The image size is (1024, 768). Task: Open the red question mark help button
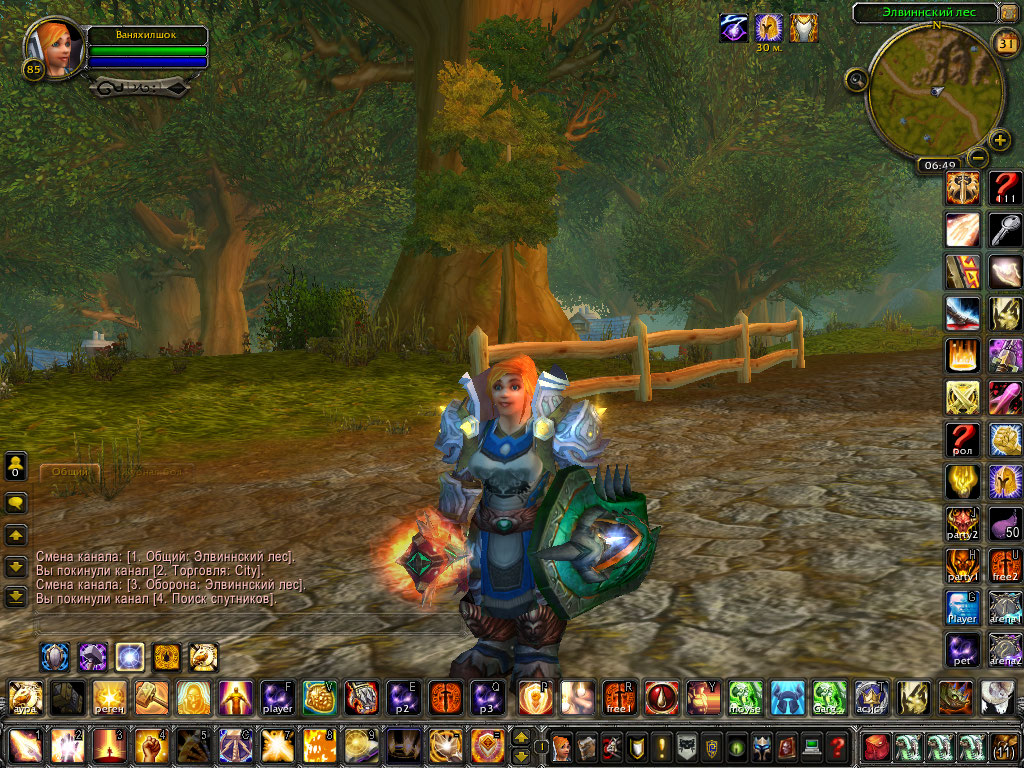click(x=838, y=746)
